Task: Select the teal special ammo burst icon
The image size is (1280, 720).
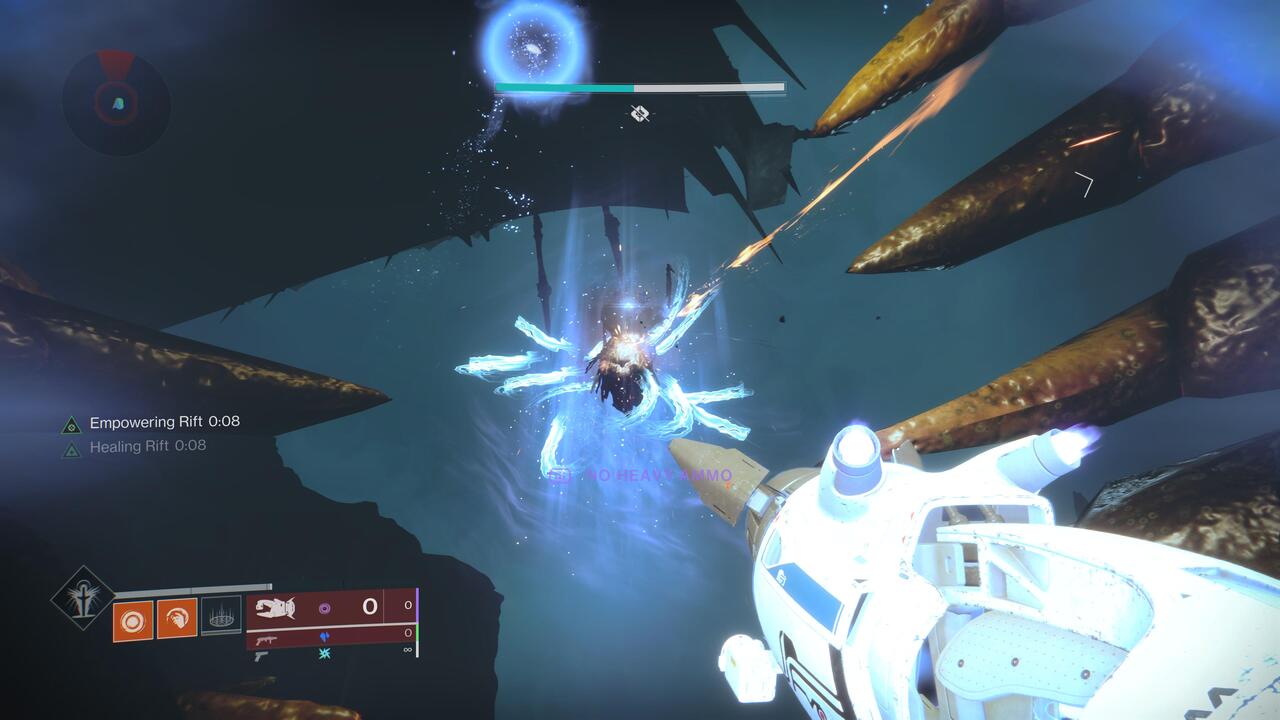Action: (x=325, y=652)
